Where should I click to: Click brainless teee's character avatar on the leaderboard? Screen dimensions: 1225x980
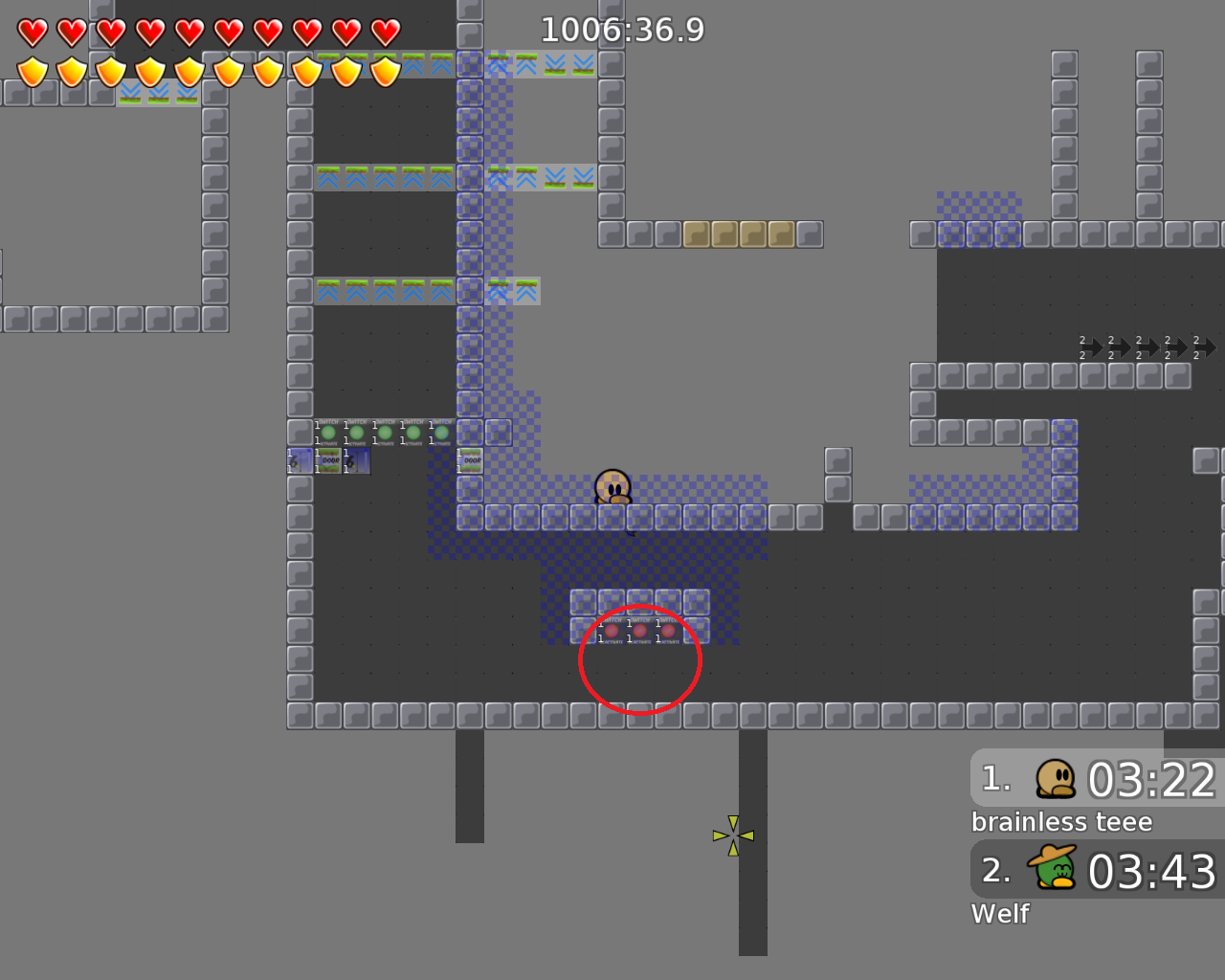point(1054,778)
